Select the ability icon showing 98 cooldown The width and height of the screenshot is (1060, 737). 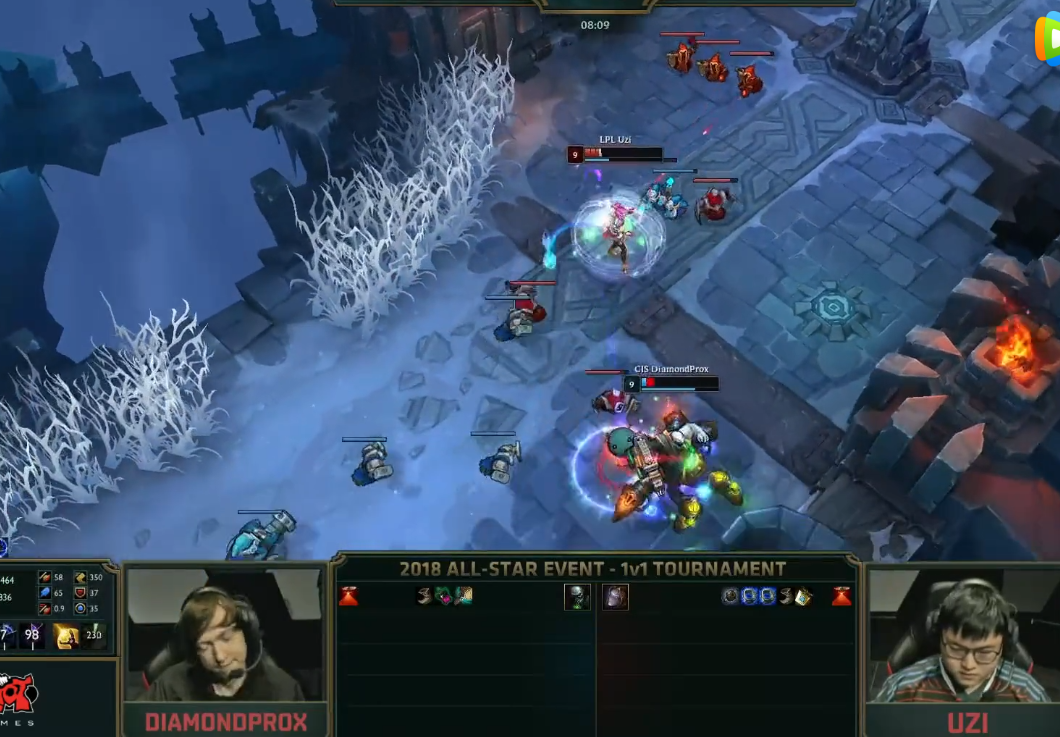32,635
